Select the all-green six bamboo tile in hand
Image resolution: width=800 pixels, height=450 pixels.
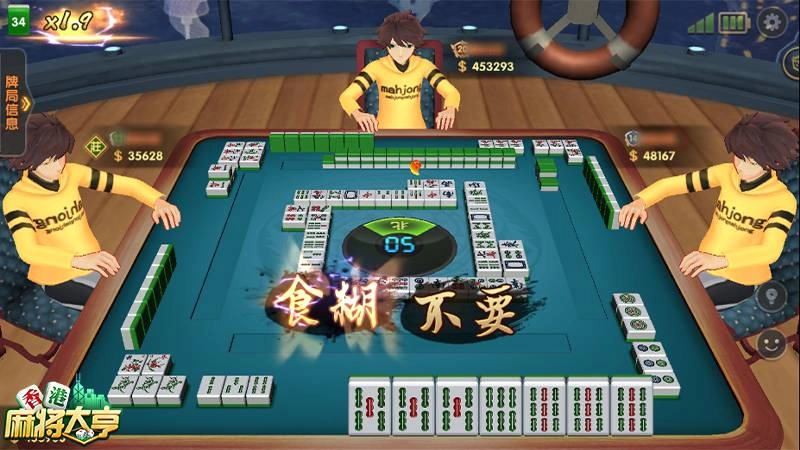(500, 407)
